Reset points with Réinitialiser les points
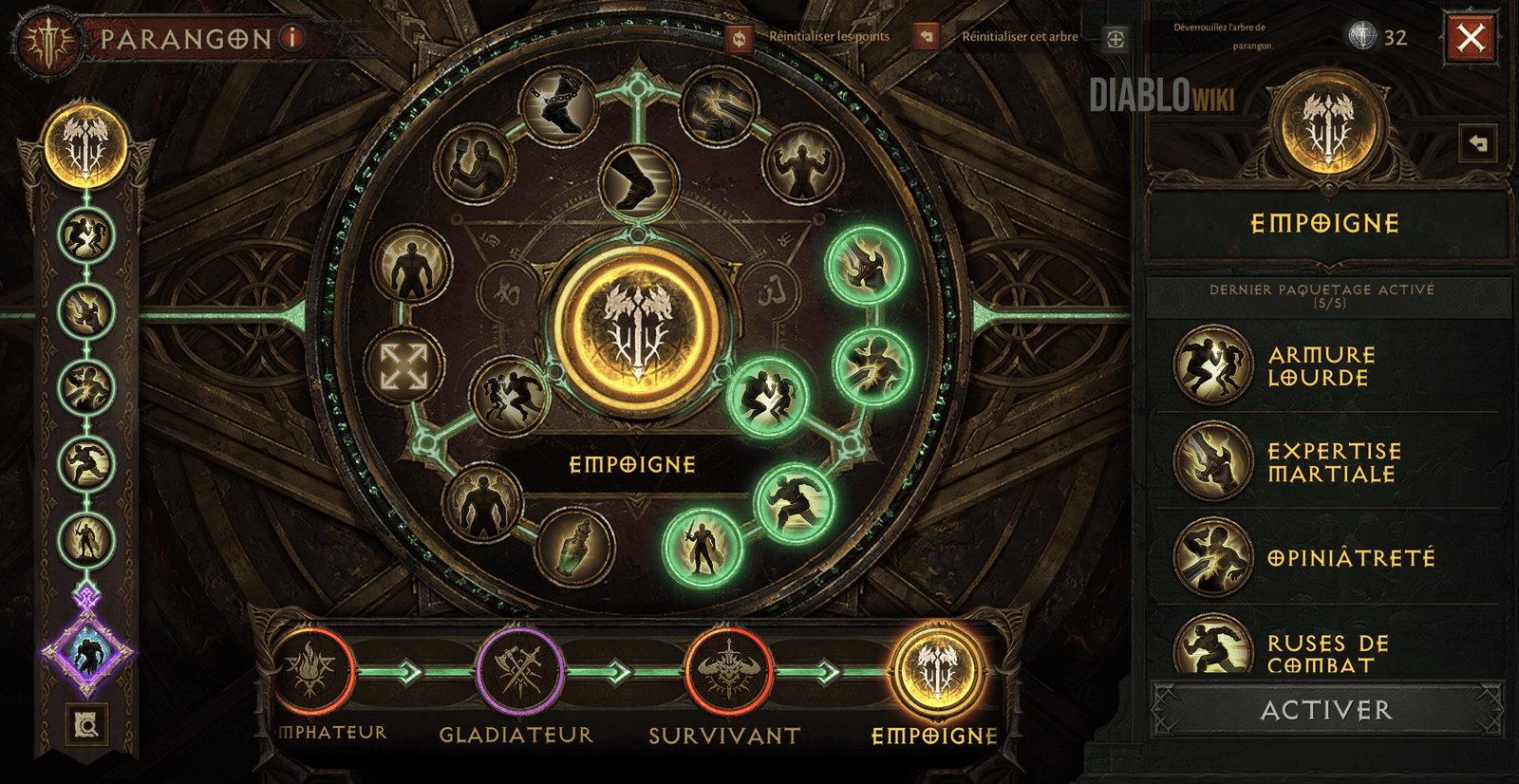Image resolution: width=1519 pixels, height=784 pixels. click(739, 38)
